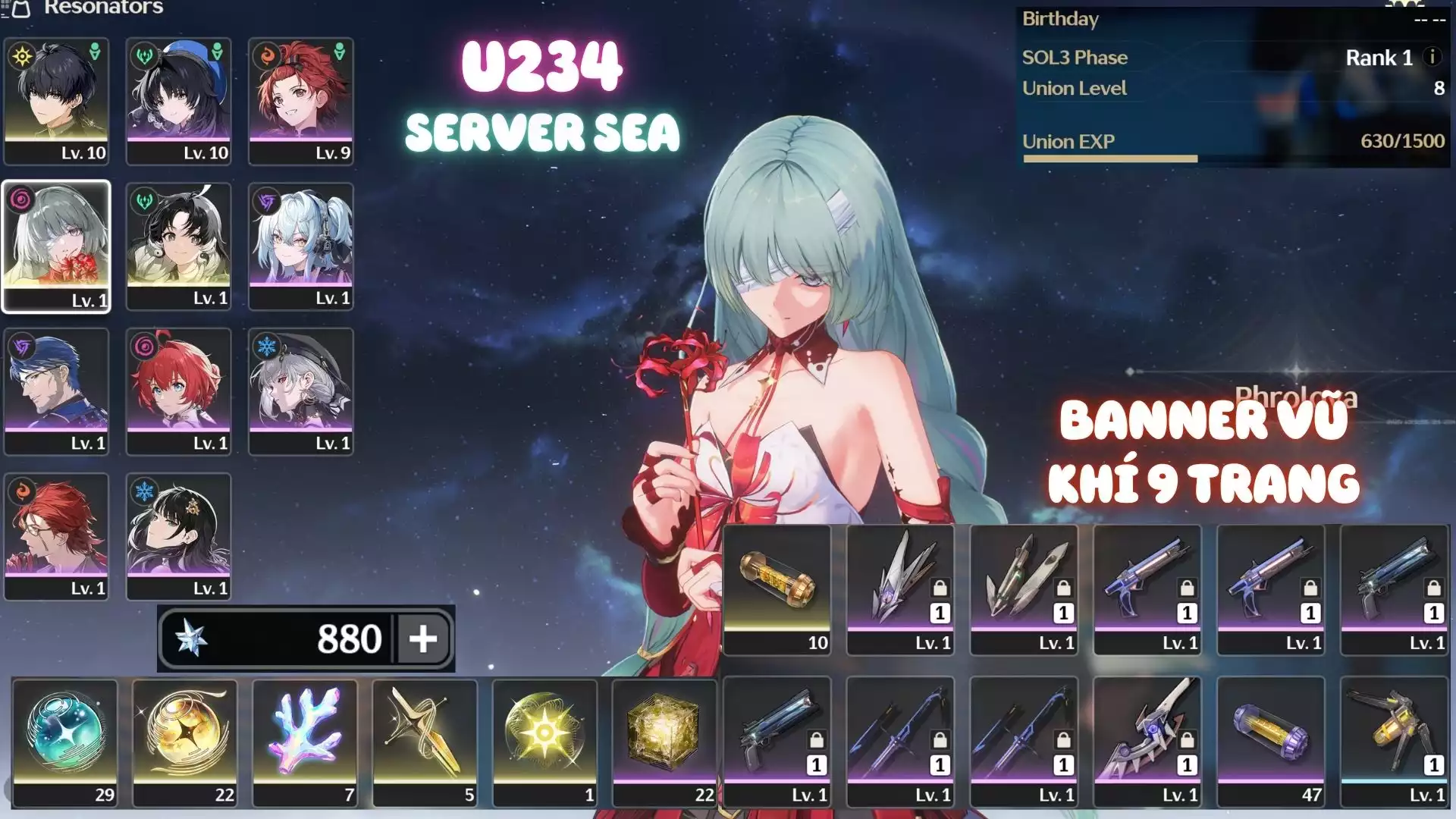The image size is (1456, 819).
Task: Select the Lv. 9 red-ponytail resonator
Action: (301, 101)
